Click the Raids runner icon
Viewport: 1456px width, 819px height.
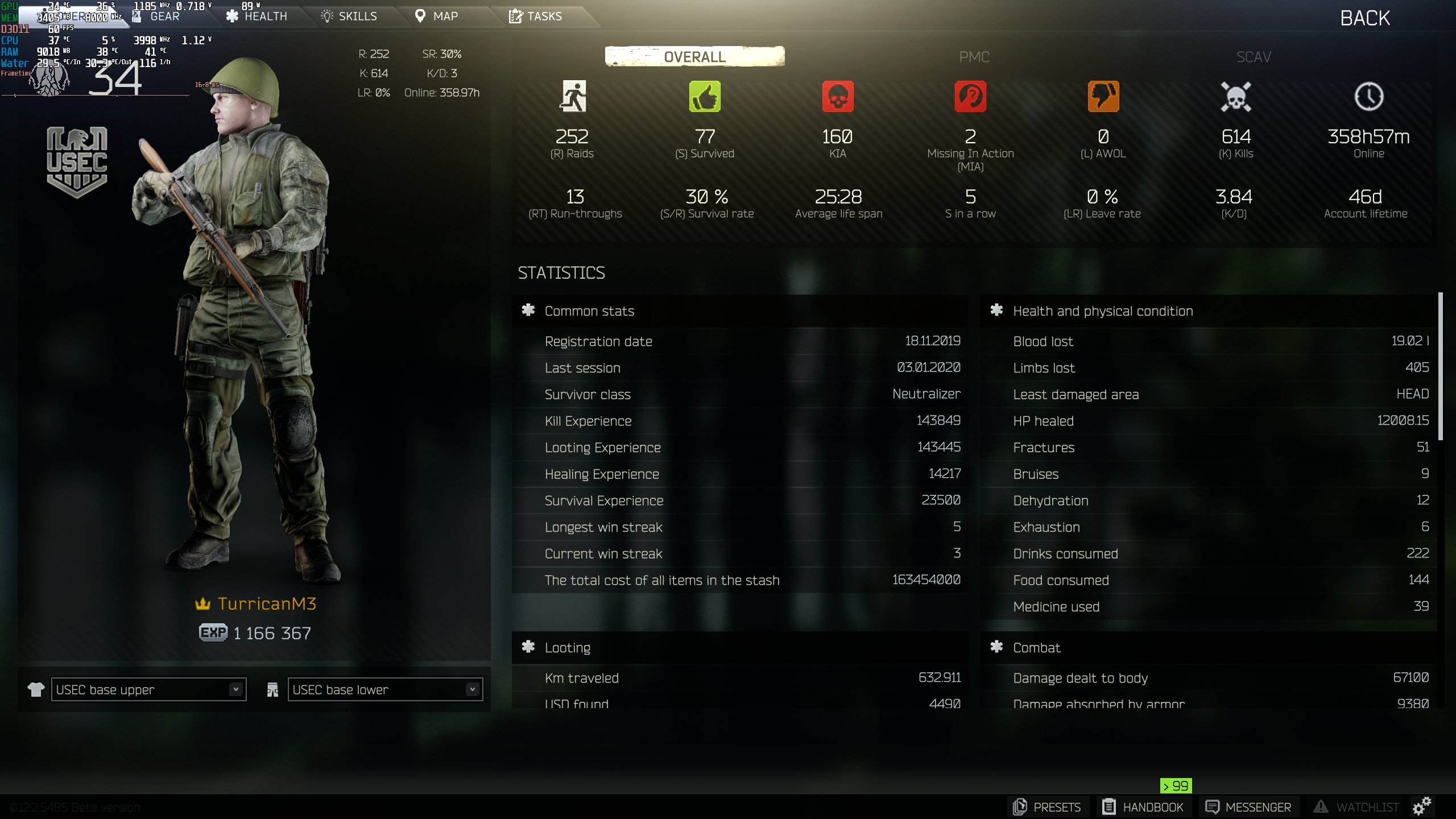[x=574, y=97]
